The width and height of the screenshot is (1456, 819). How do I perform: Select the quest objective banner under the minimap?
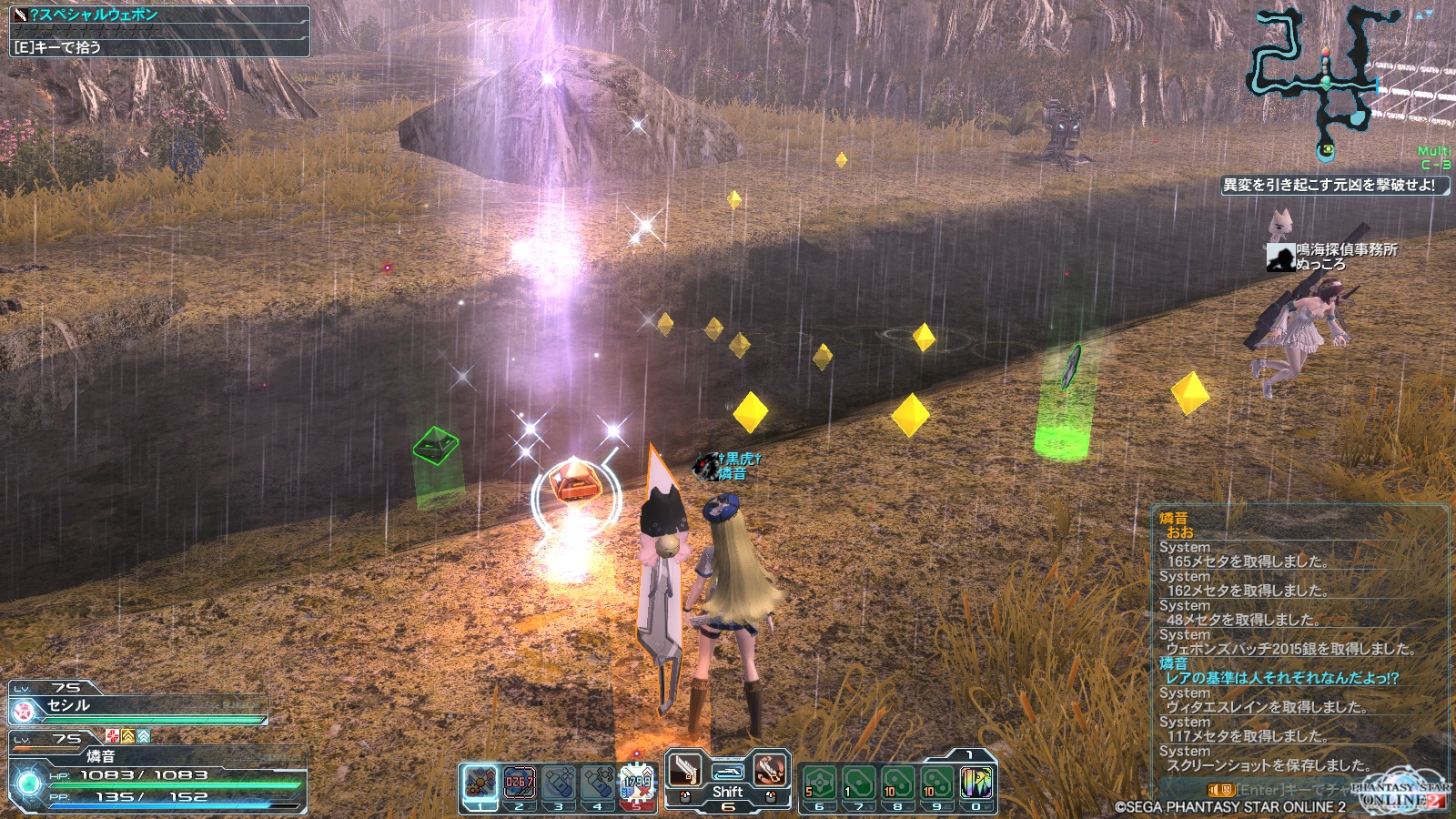click(1333, 185)
